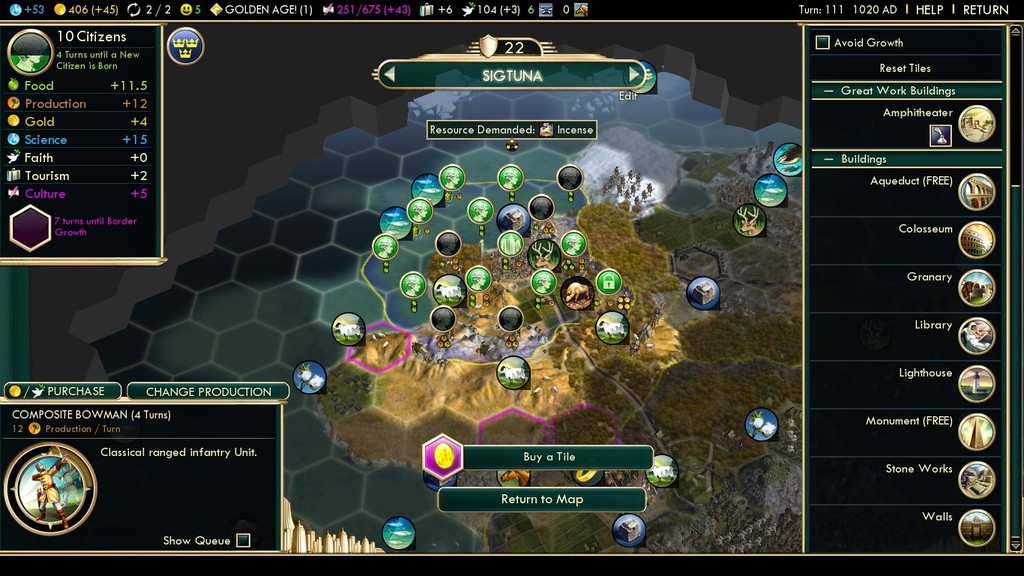Open the PURCHASE option
This screenshot has width=1024, height=576.
click(62, 391)
